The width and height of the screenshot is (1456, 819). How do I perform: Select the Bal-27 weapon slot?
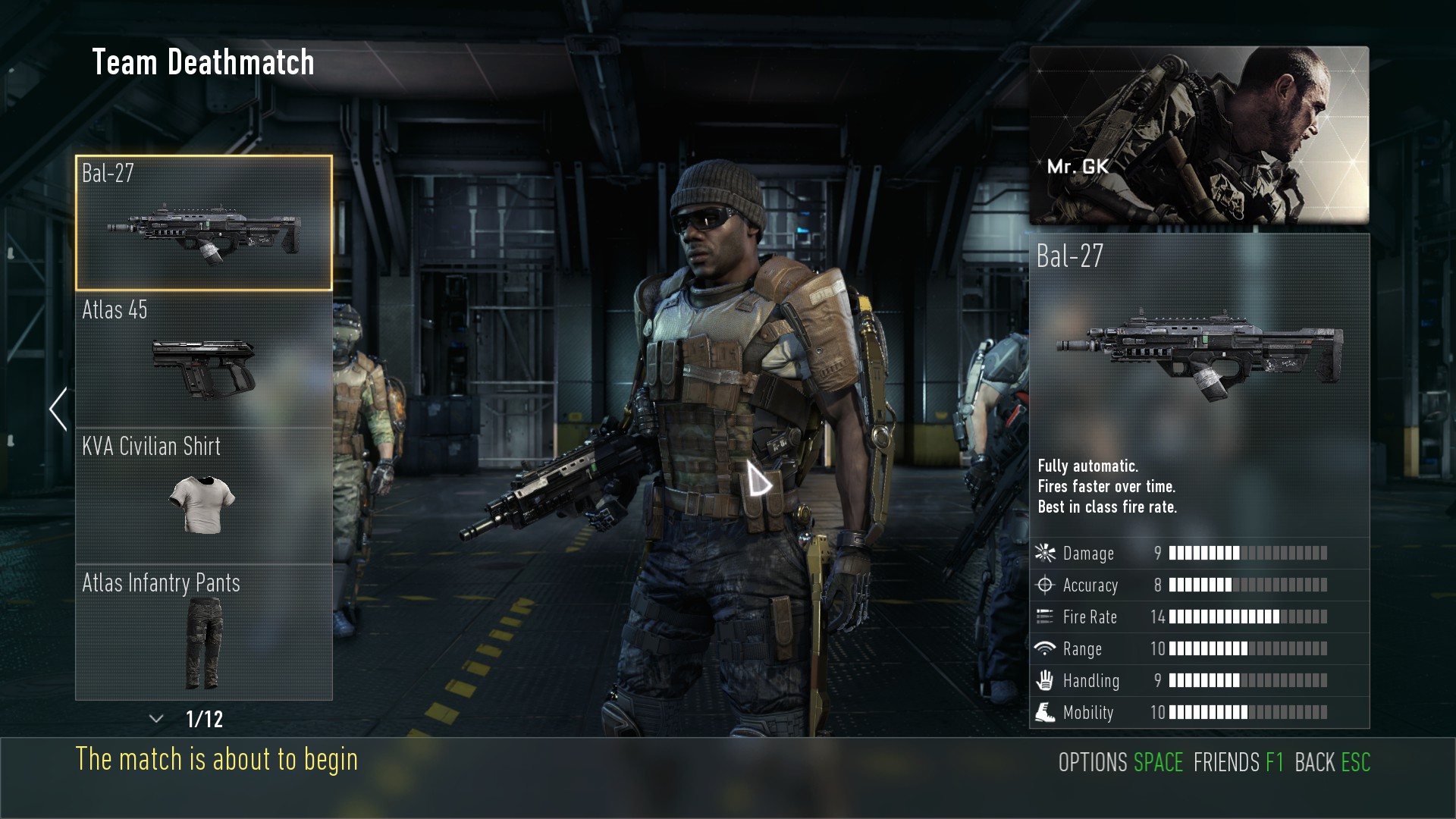(203, 223)
